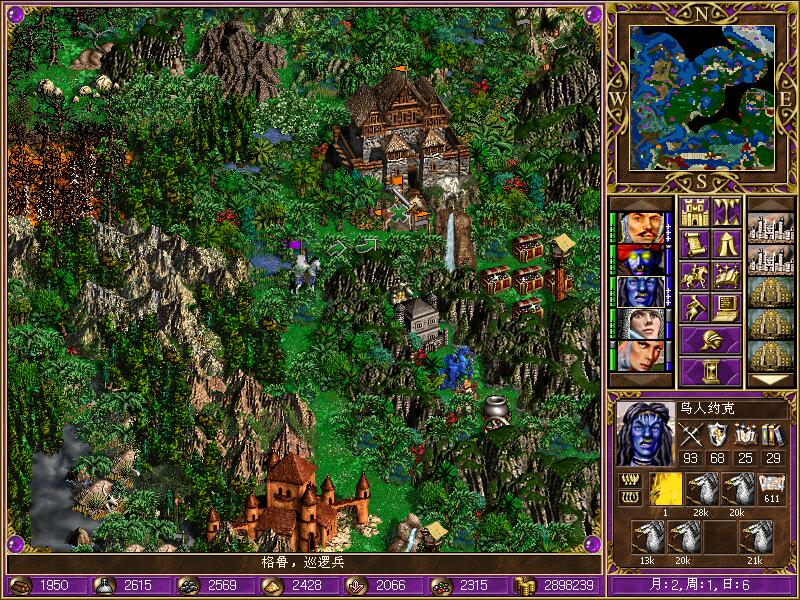
Task: Open the kingdom overview castle button
Action: [x=693, y=211]
